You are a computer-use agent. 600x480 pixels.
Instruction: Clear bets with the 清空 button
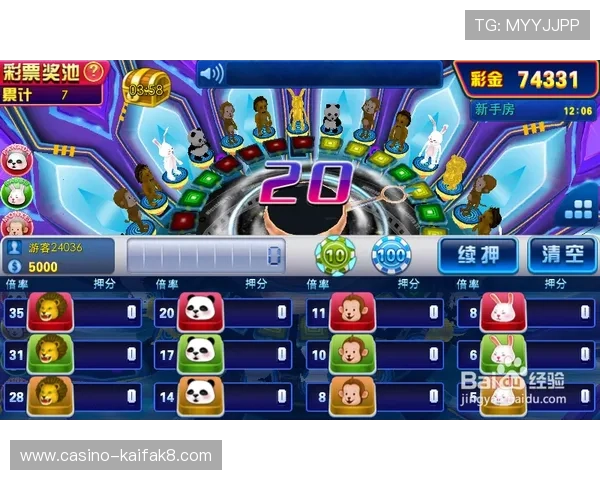[560, 254]
